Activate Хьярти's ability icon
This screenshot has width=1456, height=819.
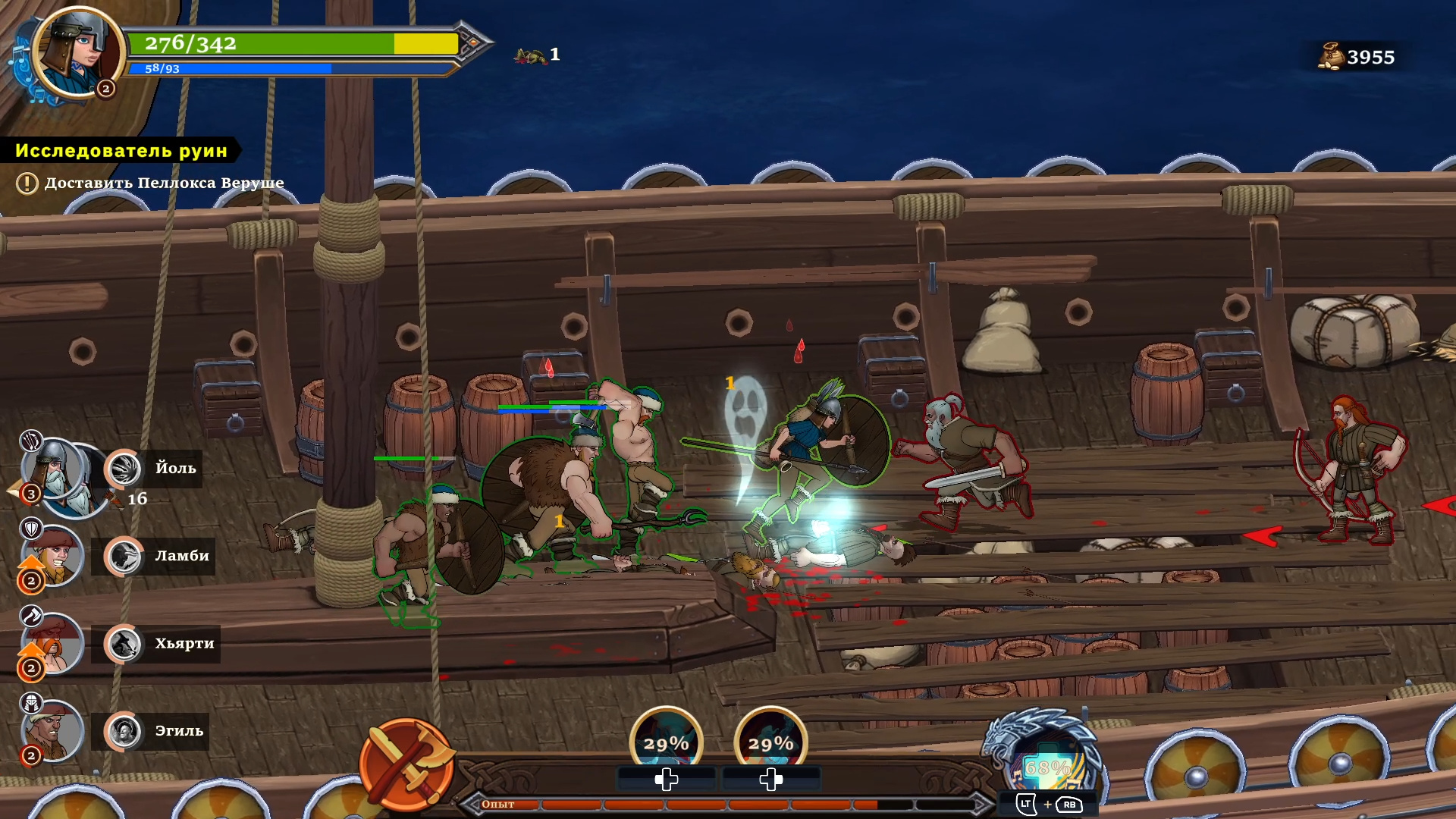tap(124, 645)
